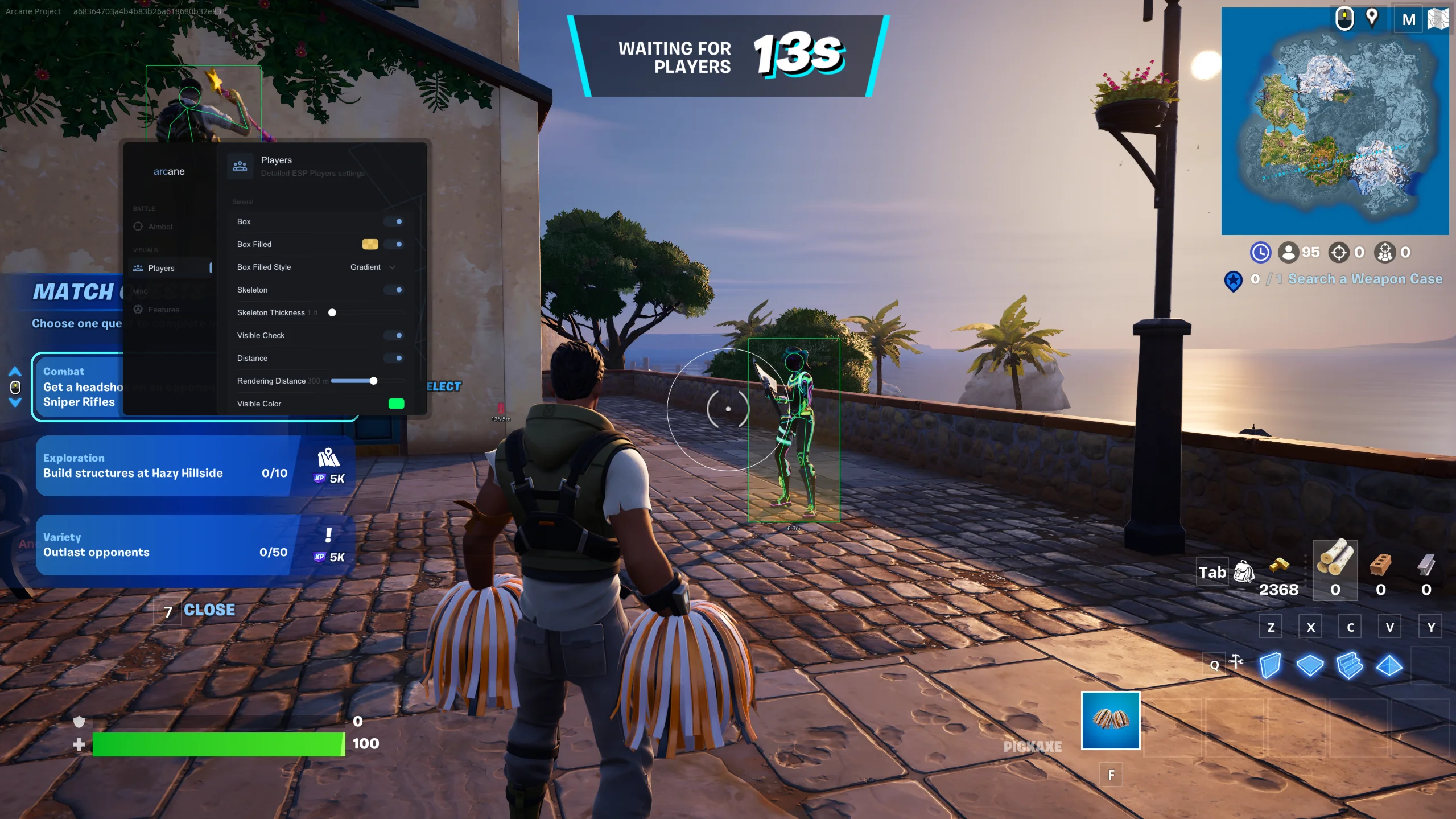Open inventory via the backpack icon
This screenshot has height=819, width=1456.
point(1243,571)
